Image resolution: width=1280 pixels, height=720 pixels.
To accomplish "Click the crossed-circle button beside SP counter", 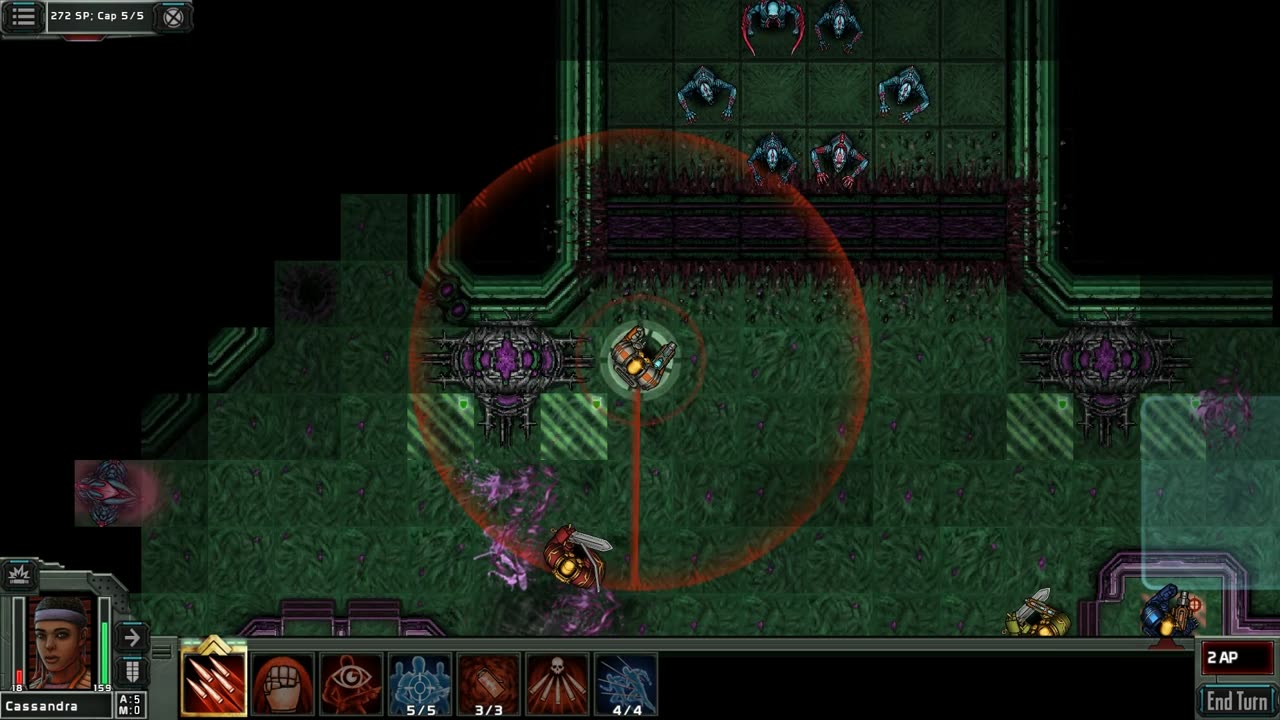I will [x=173, y=17].
